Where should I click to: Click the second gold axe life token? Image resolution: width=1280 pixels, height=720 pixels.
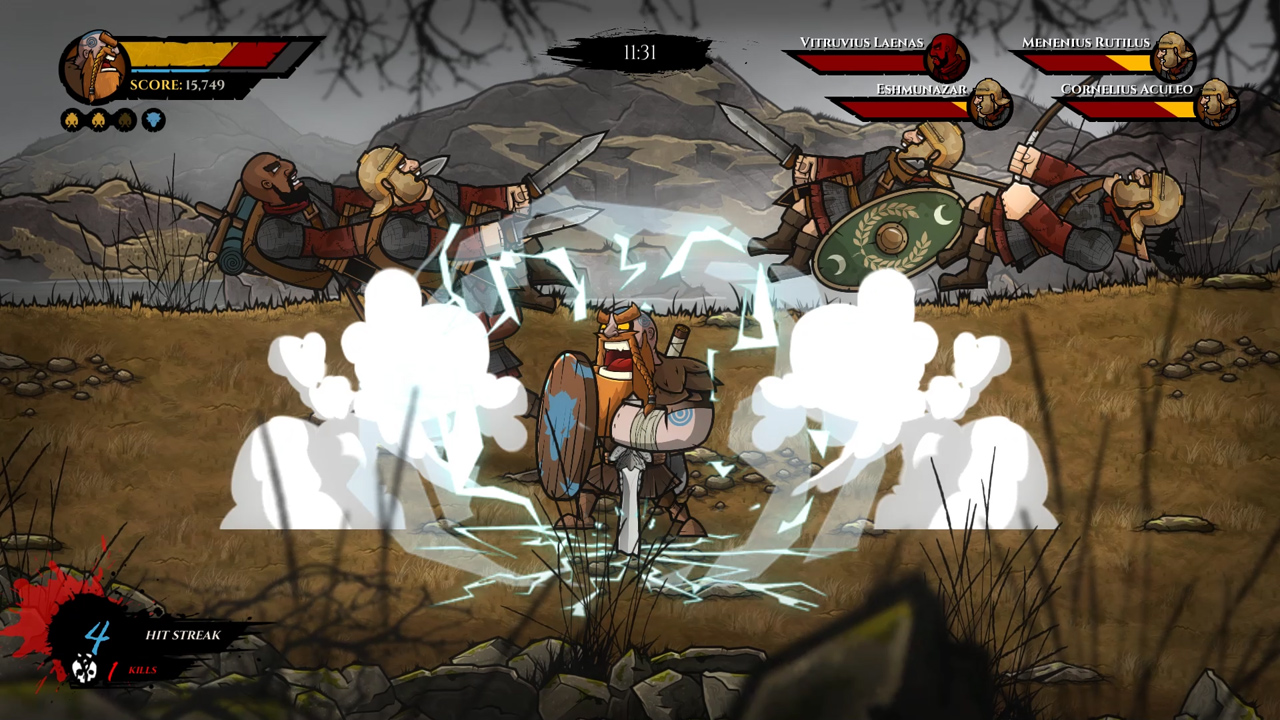(99, 119)
